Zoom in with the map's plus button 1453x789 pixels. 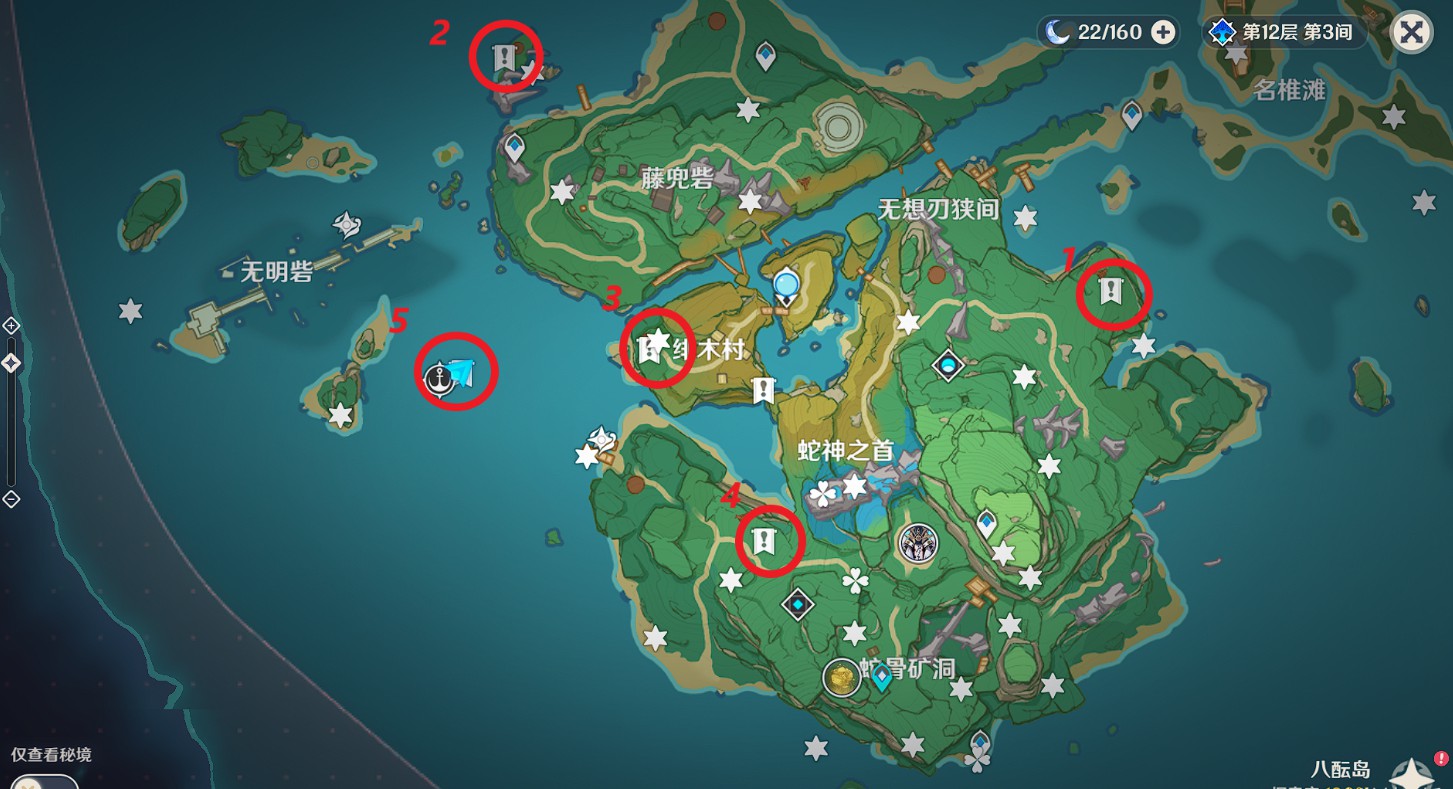click(x=11, y=326)
